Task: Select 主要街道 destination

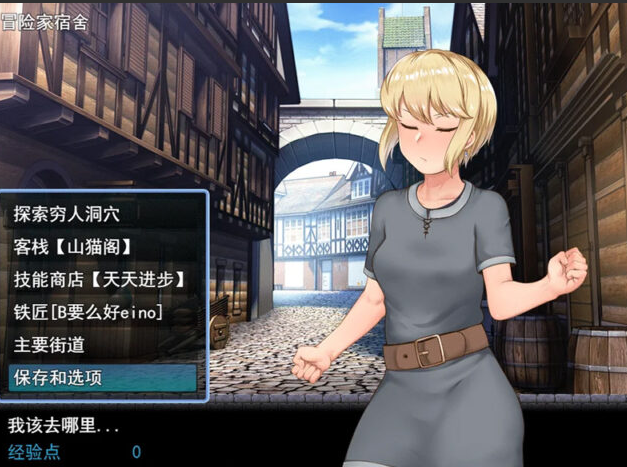Action: 50,345
